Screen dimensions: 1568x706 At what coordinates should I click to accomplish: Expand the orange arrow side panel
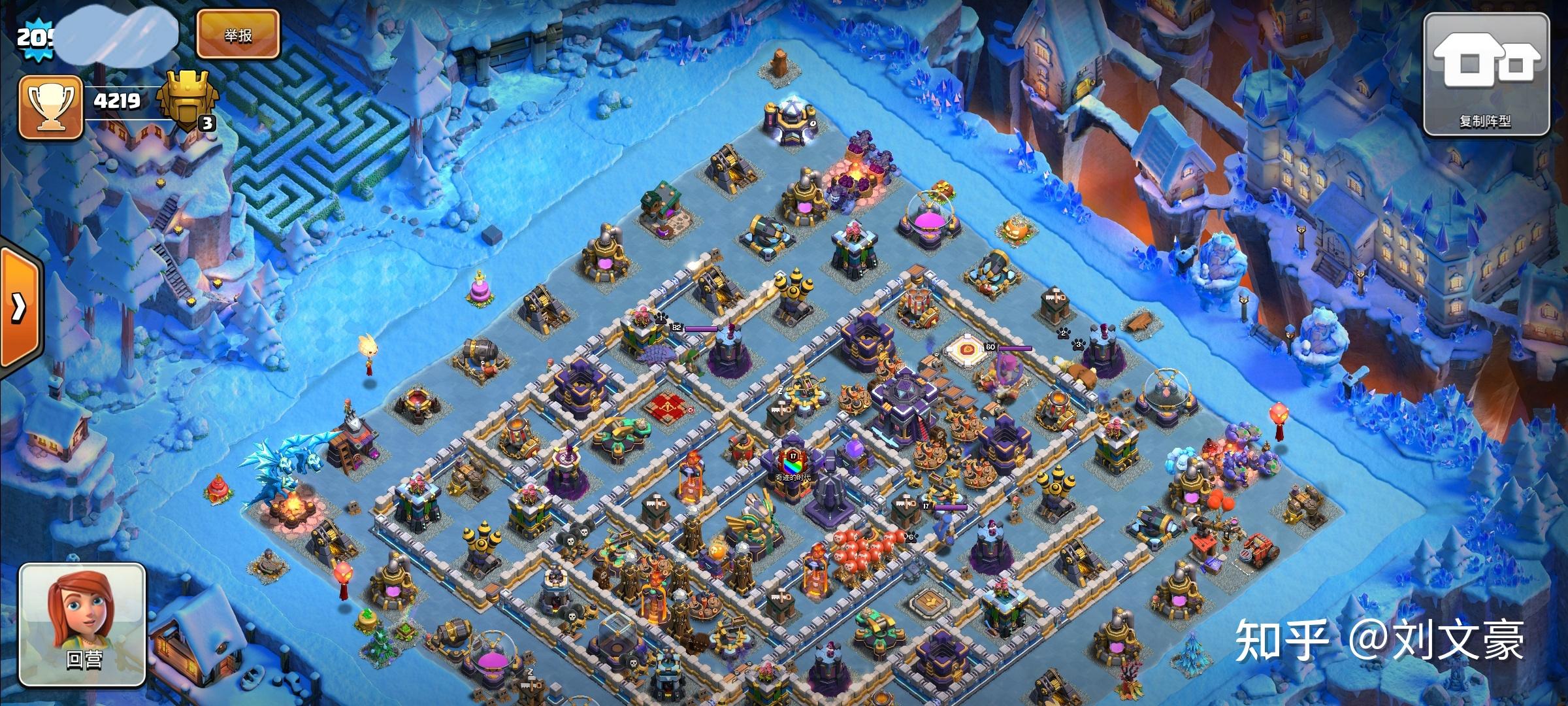tap(20, 307)
